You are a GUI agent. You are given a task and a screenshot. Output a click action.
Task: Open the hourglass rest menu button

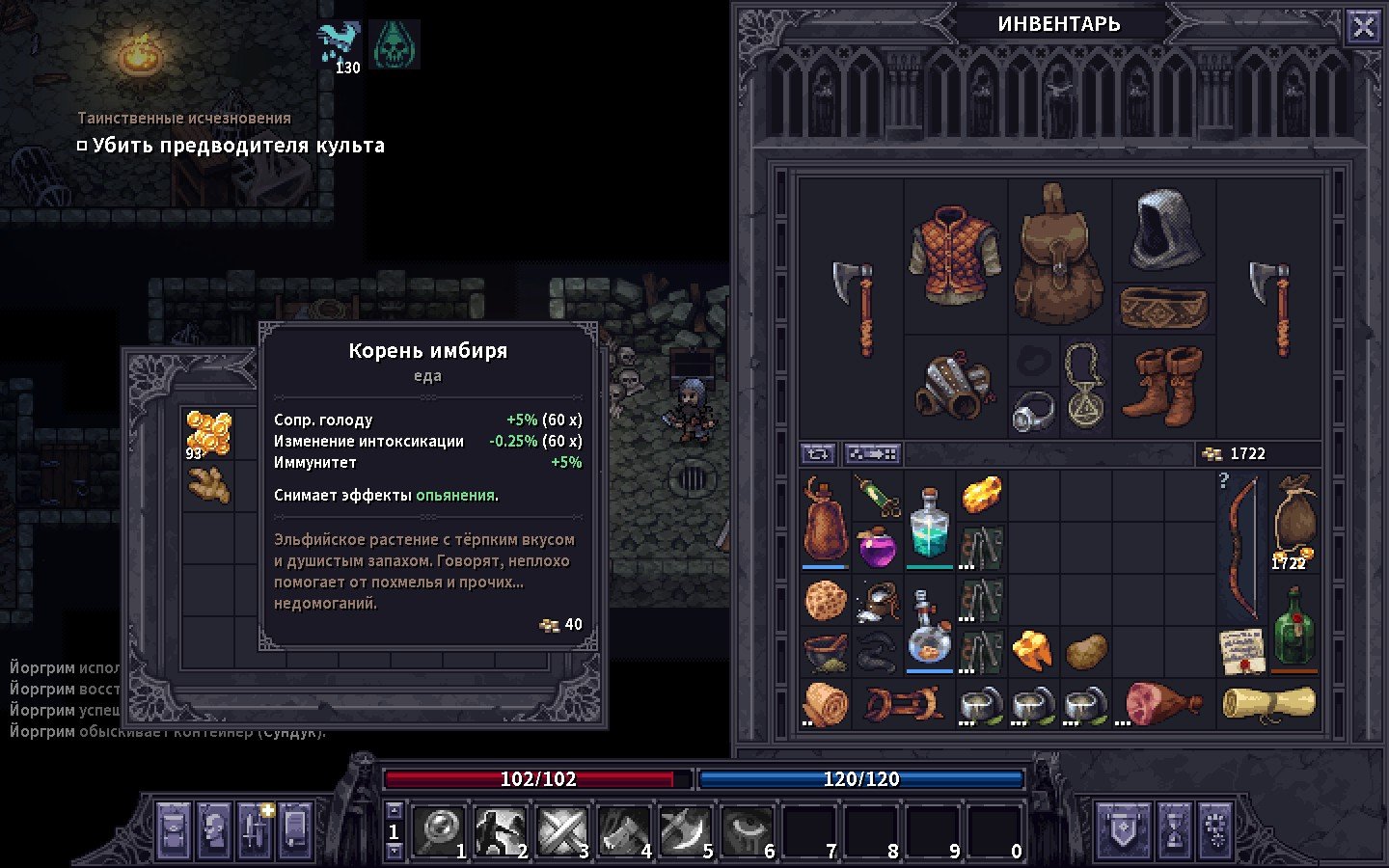1174,829
